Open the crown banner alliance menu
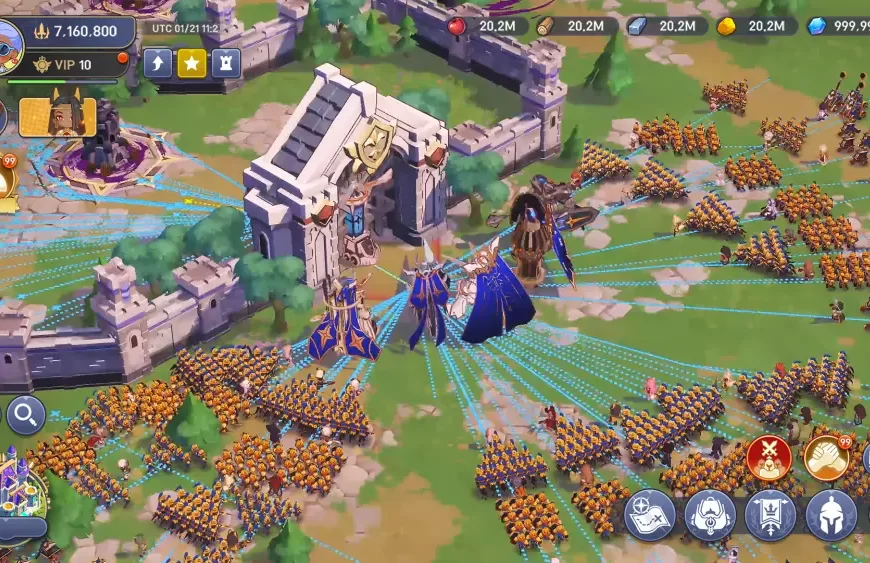The image size is (870, 563). coord(770,515)
